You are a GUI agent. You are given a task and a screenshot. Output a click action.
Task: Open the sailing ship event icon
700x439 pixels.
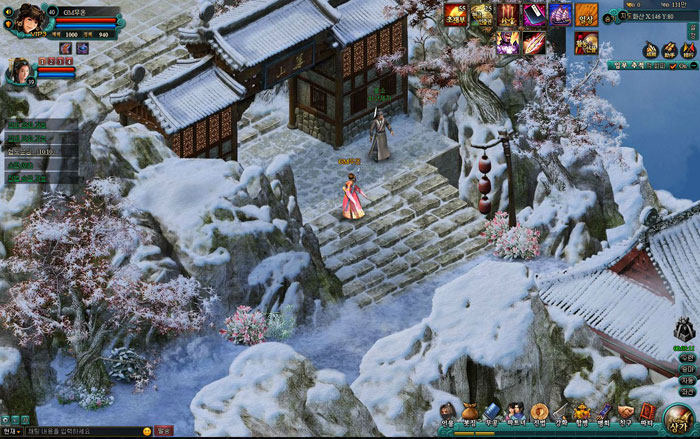point(560,14)
